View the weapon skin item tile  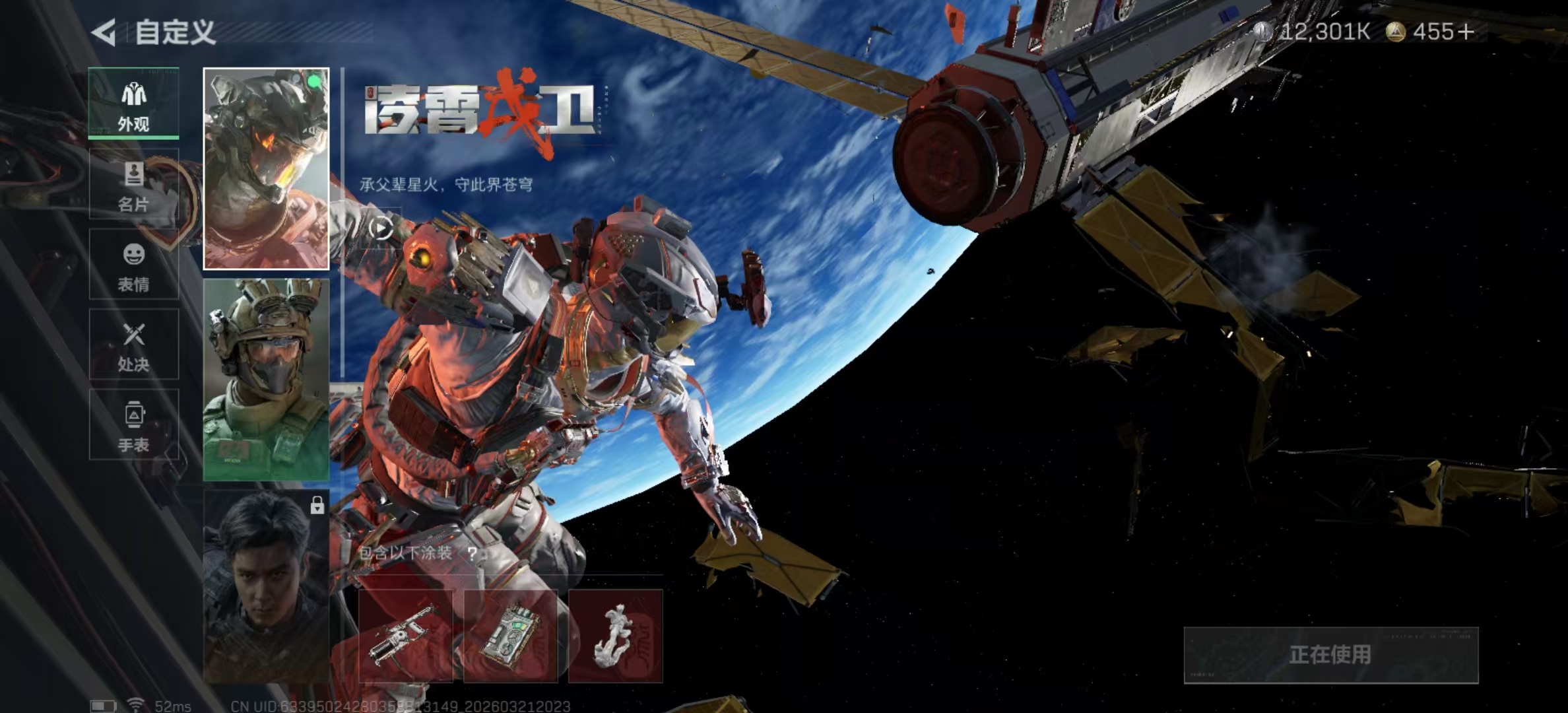click(405, 636)
